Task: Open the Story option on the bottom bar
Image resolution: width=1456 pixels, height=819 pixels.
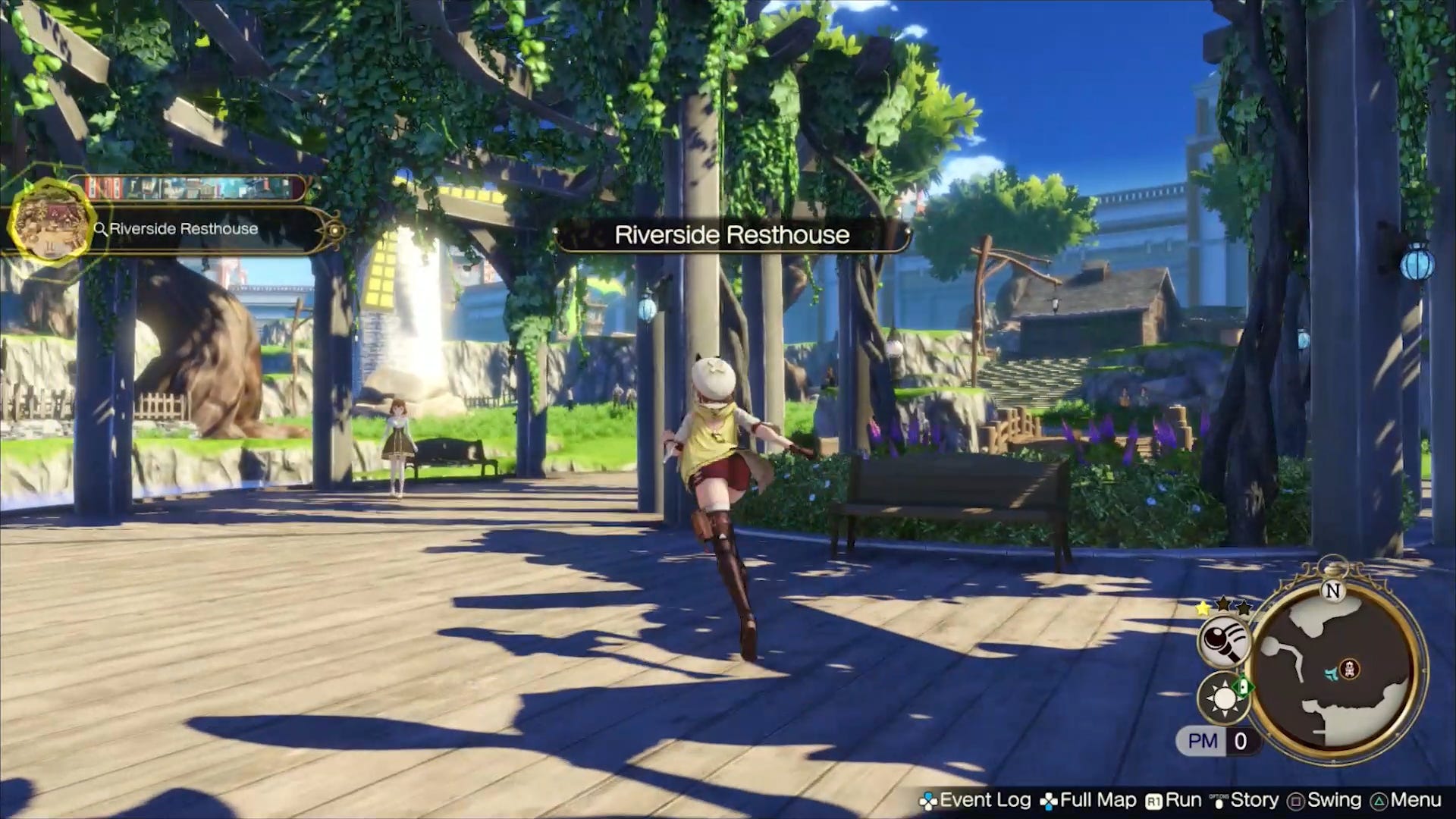Action: pyautogui.click(x=1254, y=800)
